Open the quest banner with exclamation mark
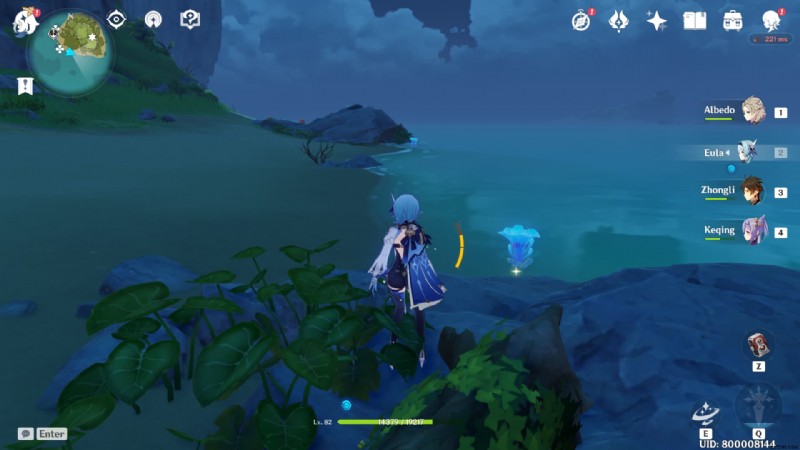The width and height of the screenshot is (800, 450). pos(25,86)
